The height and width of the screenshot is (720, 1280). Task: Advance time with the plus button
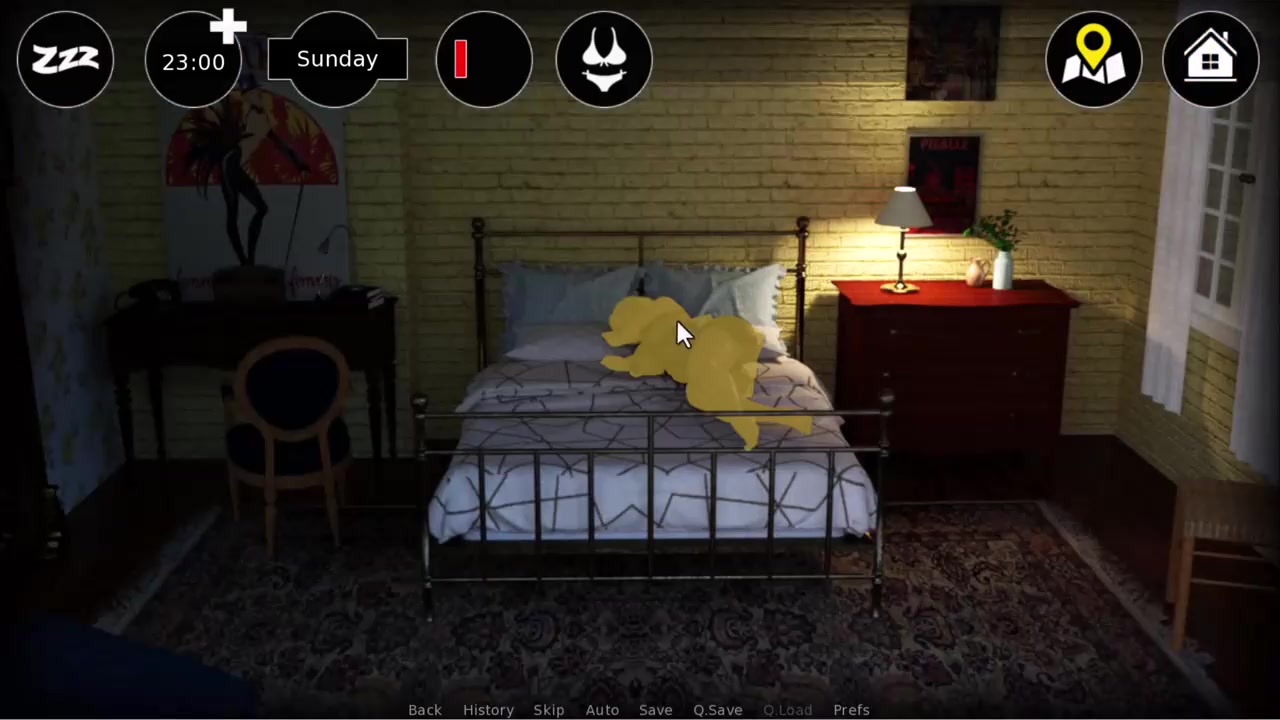228,27
